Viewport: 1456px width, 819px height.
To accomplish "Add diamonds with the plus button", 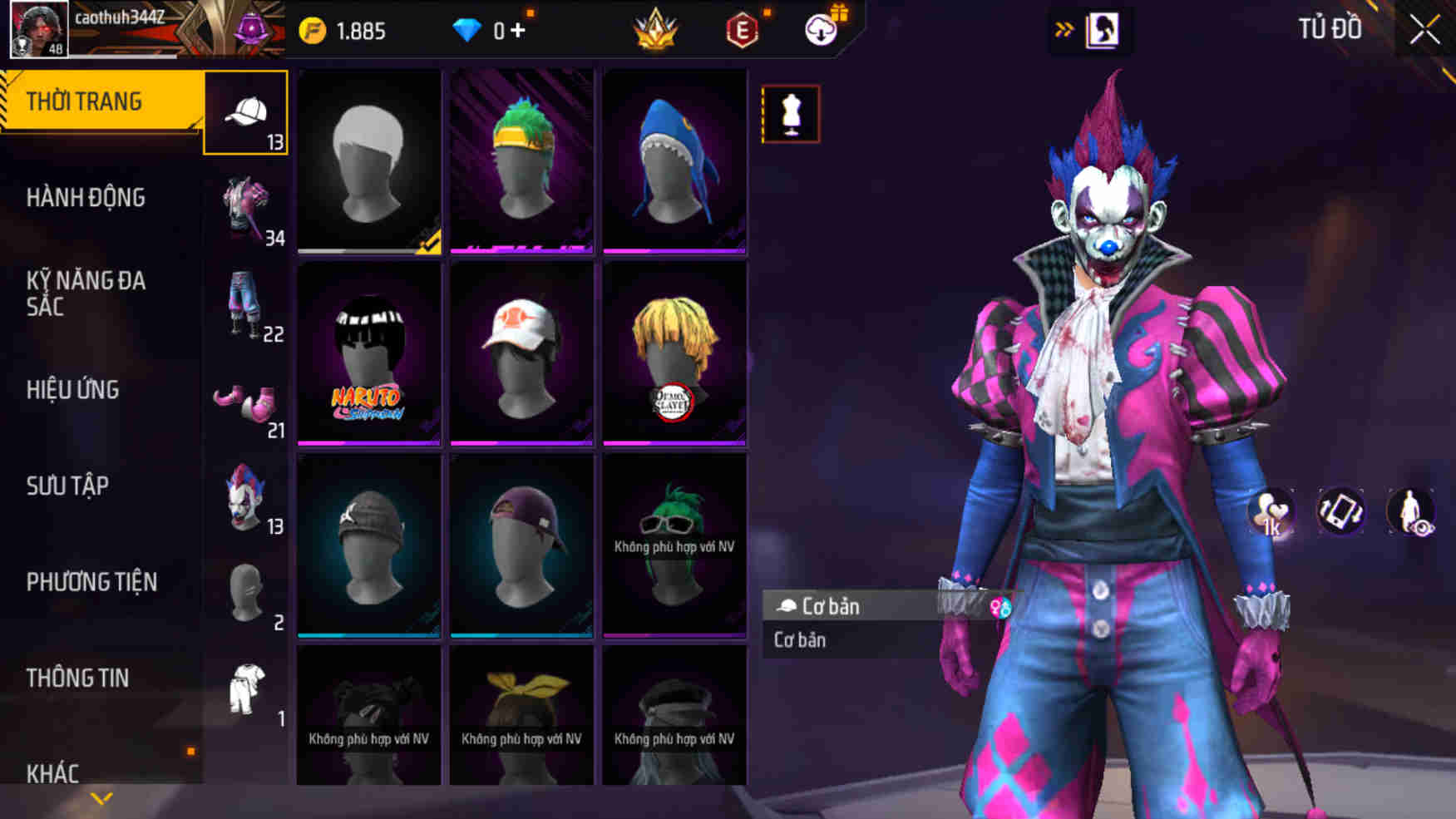I will click(x=518, y=31).
